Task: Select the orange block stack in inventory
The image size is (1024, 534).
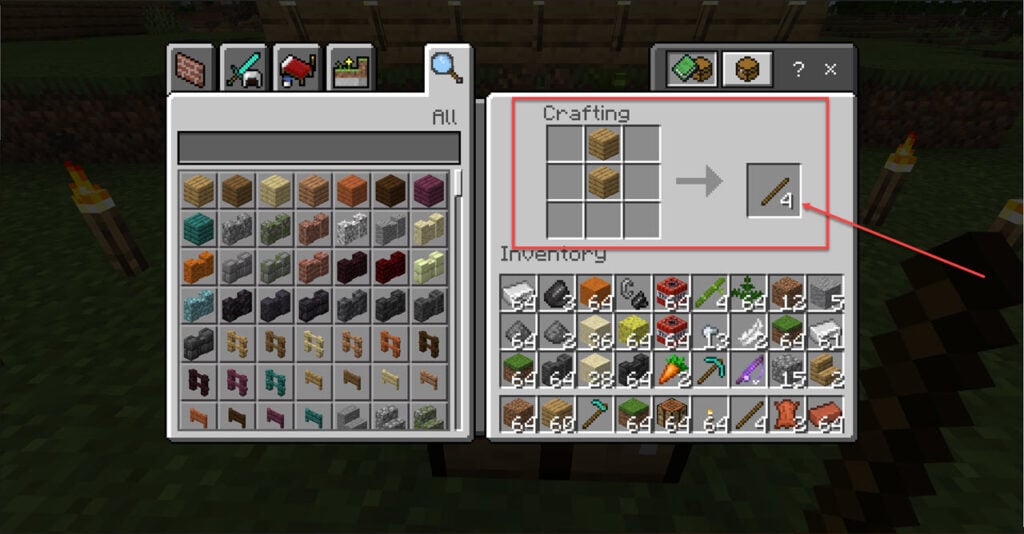Action: point(594,292)
